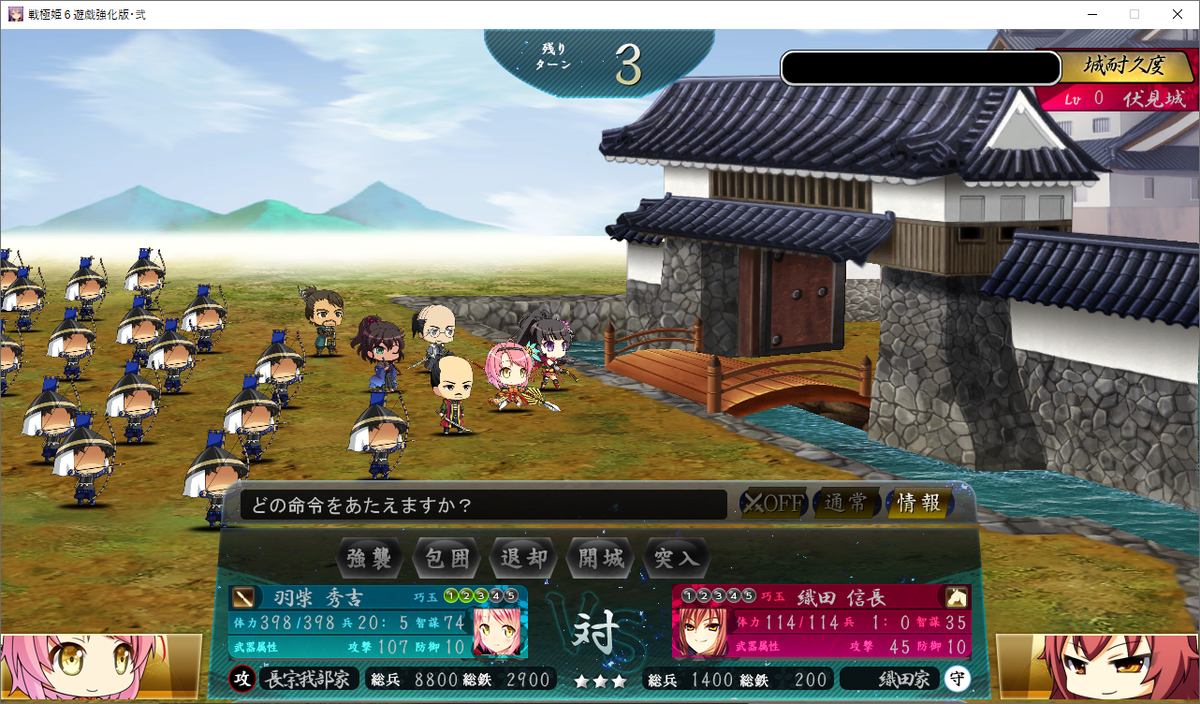This screenshot has height=704, width=1200.
Task: Select the 包囲 siege command
Action: point(447,558)
